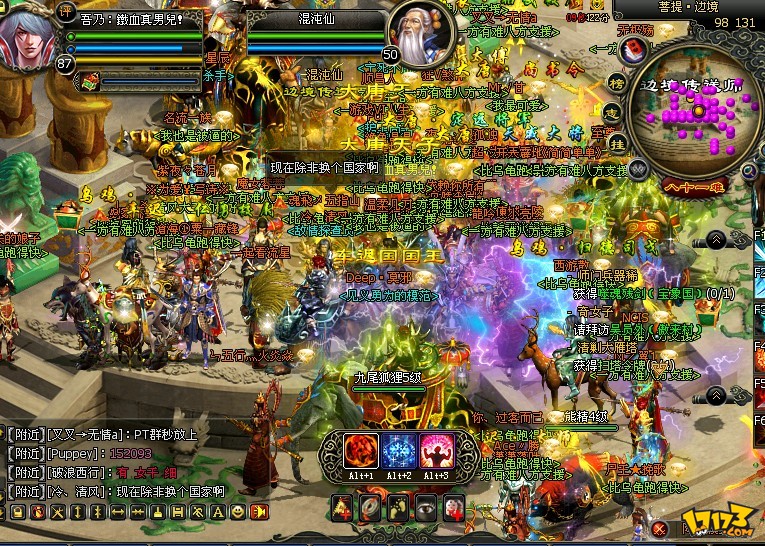Select the floppy disk save icon
This screenshot has width=765, height=546.
point(177,512)
